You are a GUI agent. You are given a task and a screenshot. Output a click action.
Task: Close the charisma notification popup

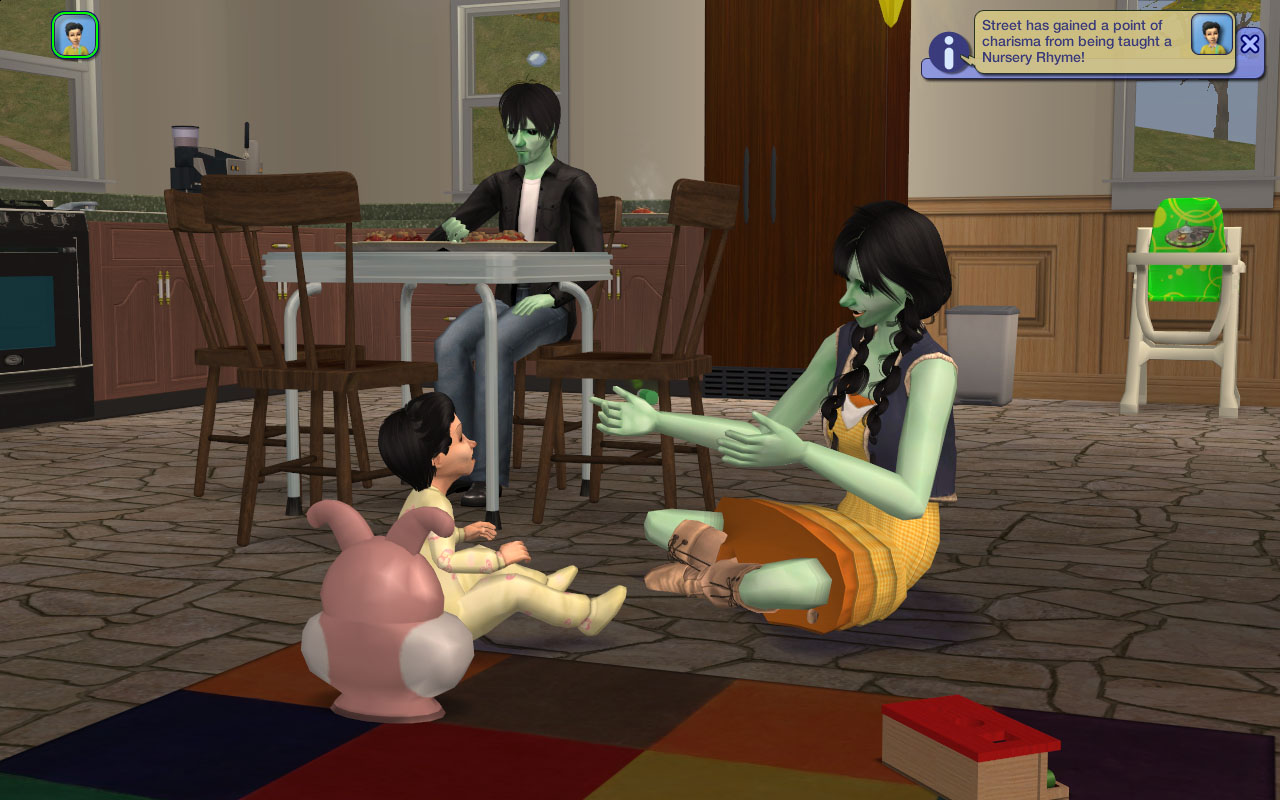tap(1250, 43)
